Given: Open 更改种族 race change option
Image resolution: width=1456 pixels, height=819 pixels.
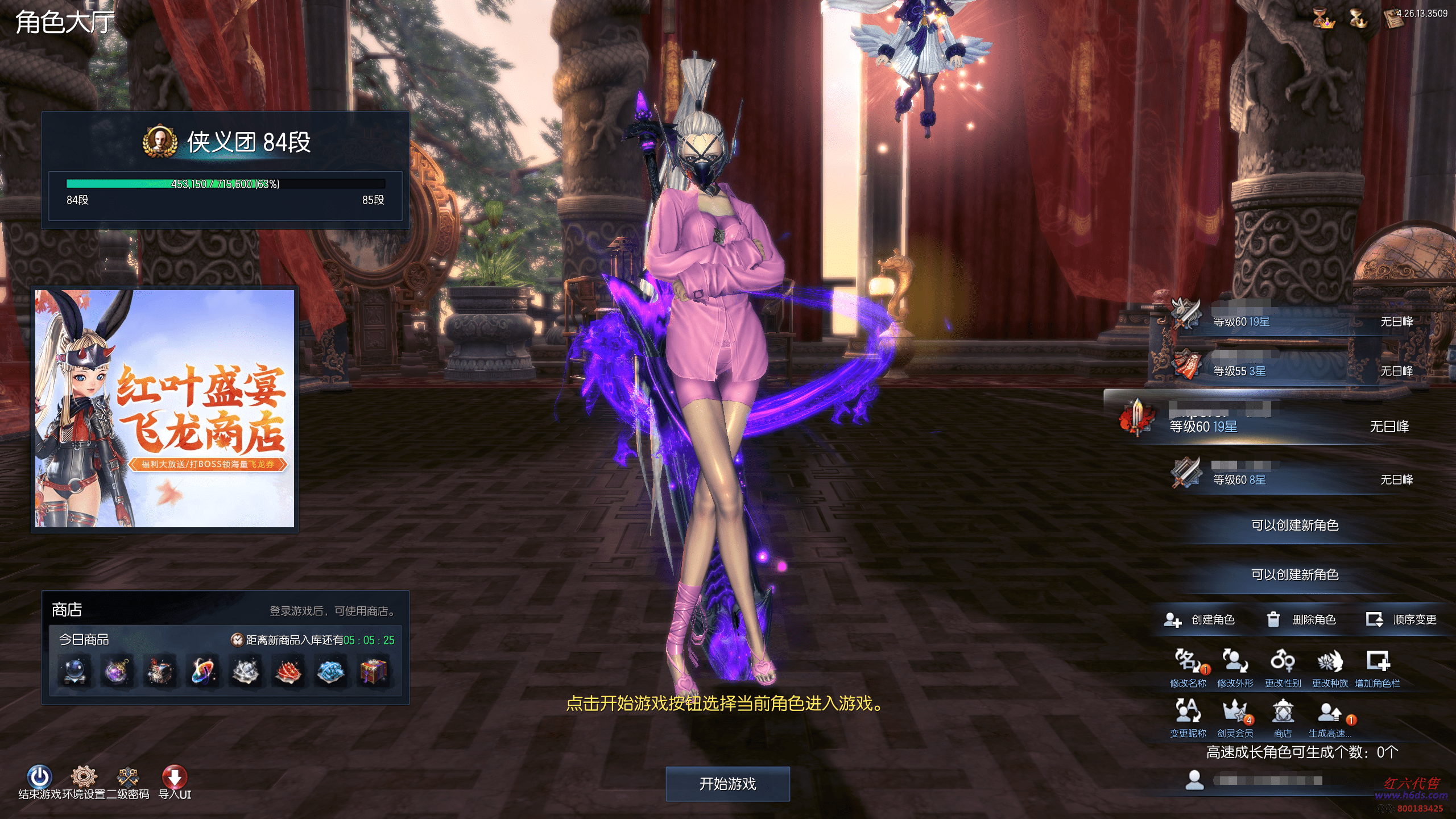Looking at the screenshot, I should [x=1330, y=663].
